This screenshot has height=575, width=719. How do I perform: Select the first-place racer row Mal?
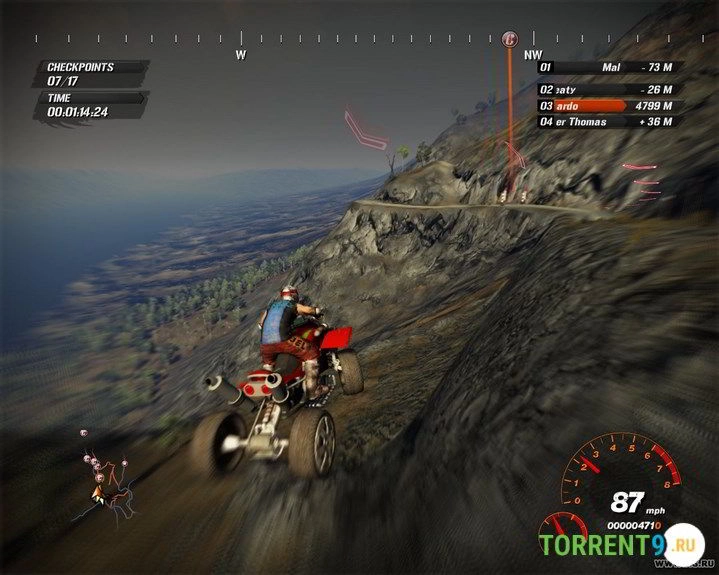[607, 68]
